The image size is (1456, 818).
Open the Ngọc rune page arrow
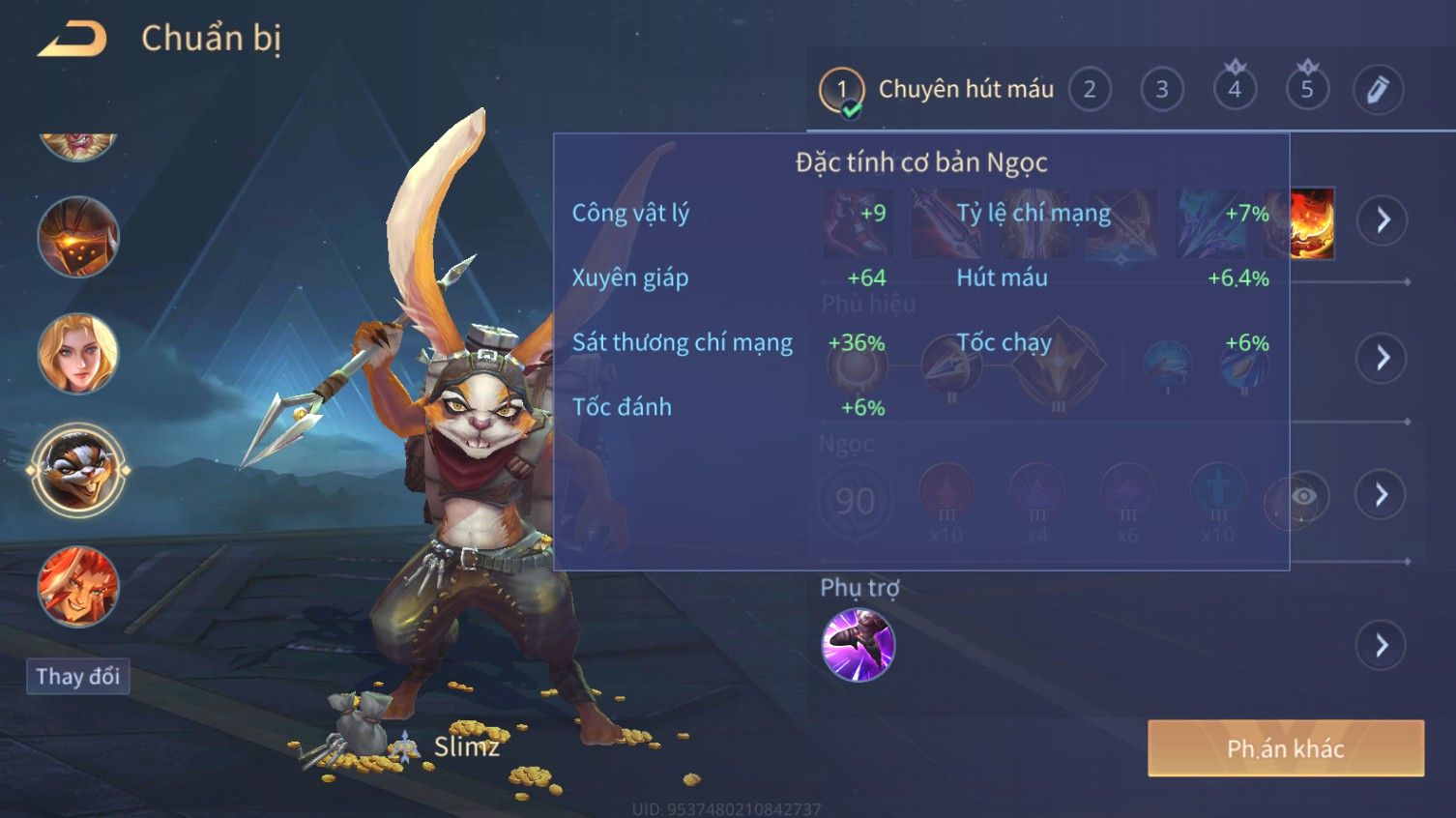[x=1383, y=495]
